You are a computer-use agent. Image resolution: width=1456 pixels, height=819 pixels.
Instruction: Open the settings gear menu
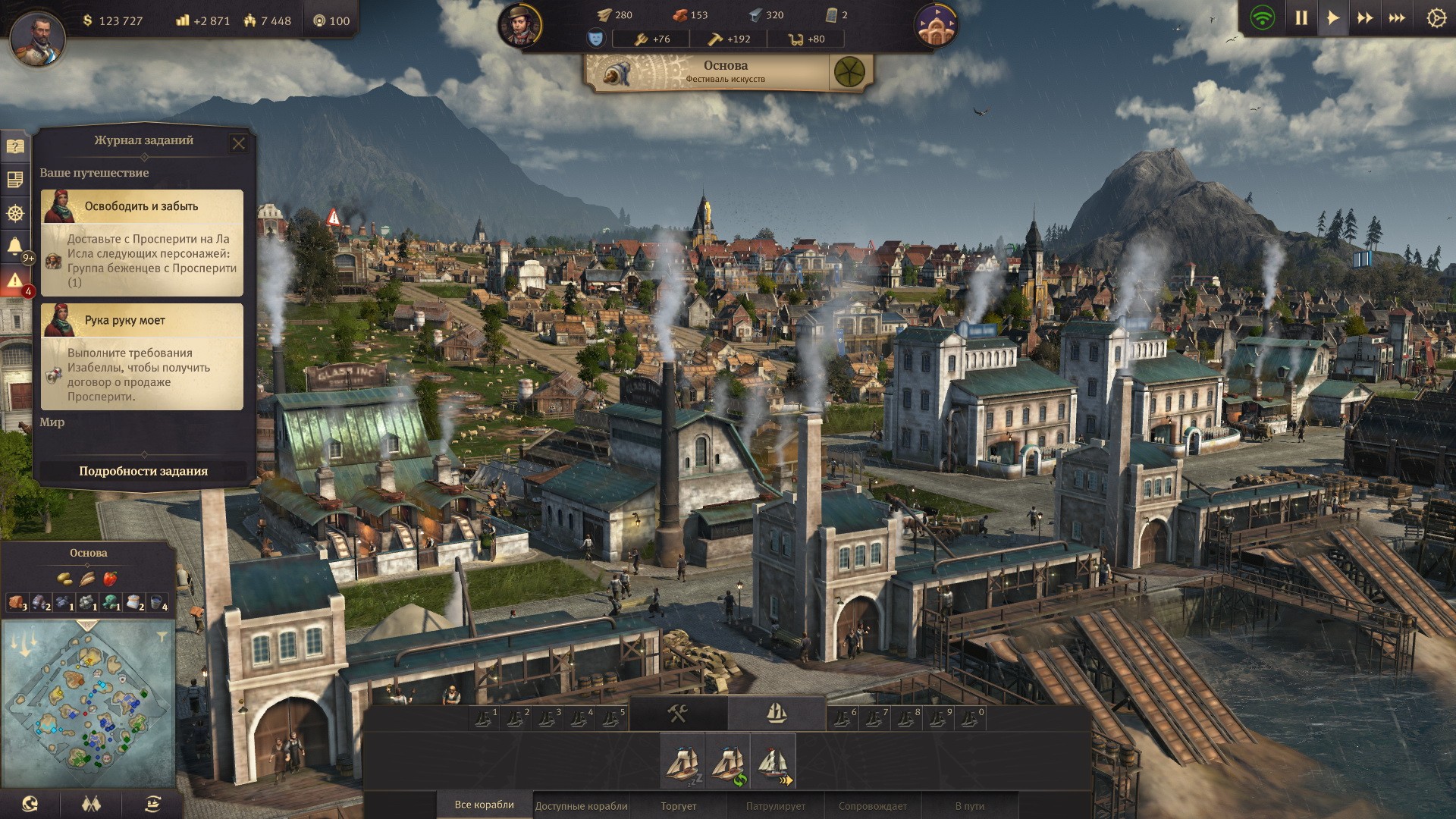[1436, 18]
